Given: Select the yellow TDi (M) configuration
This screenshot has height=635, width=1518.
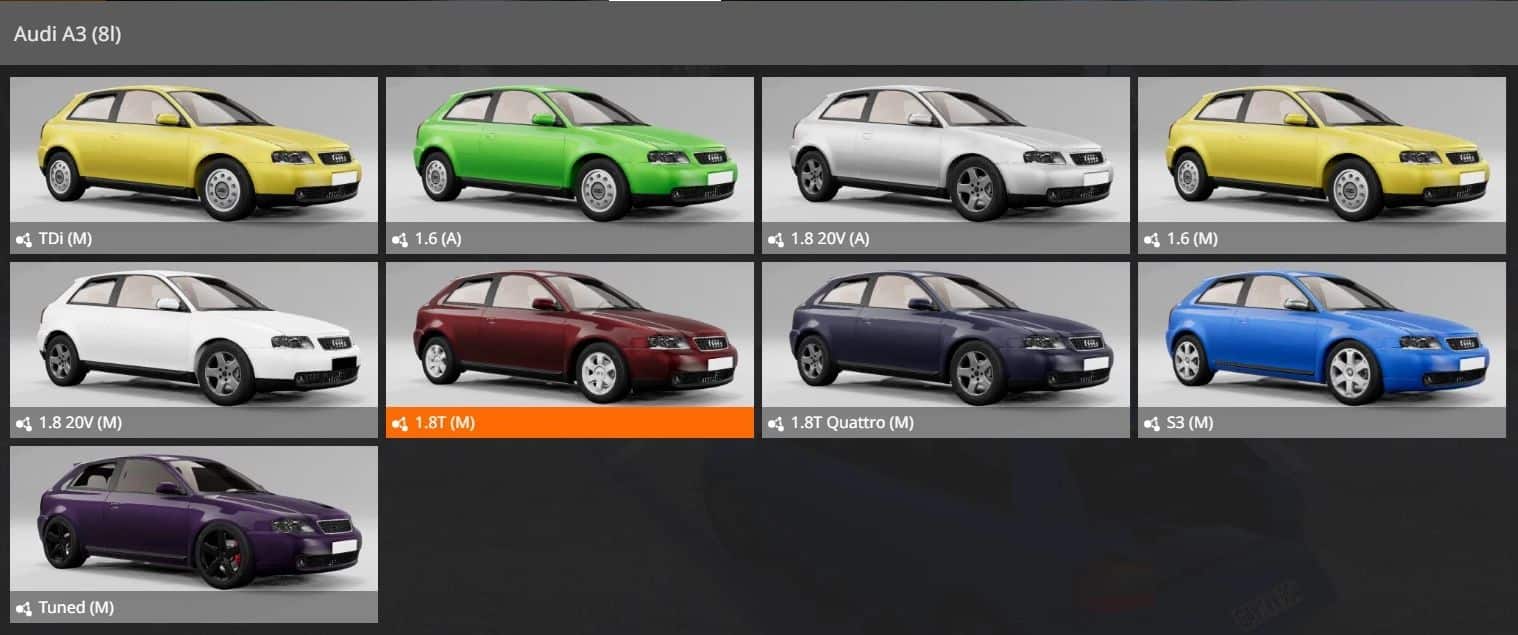Looking at the screenshot, I should [194, 163].
